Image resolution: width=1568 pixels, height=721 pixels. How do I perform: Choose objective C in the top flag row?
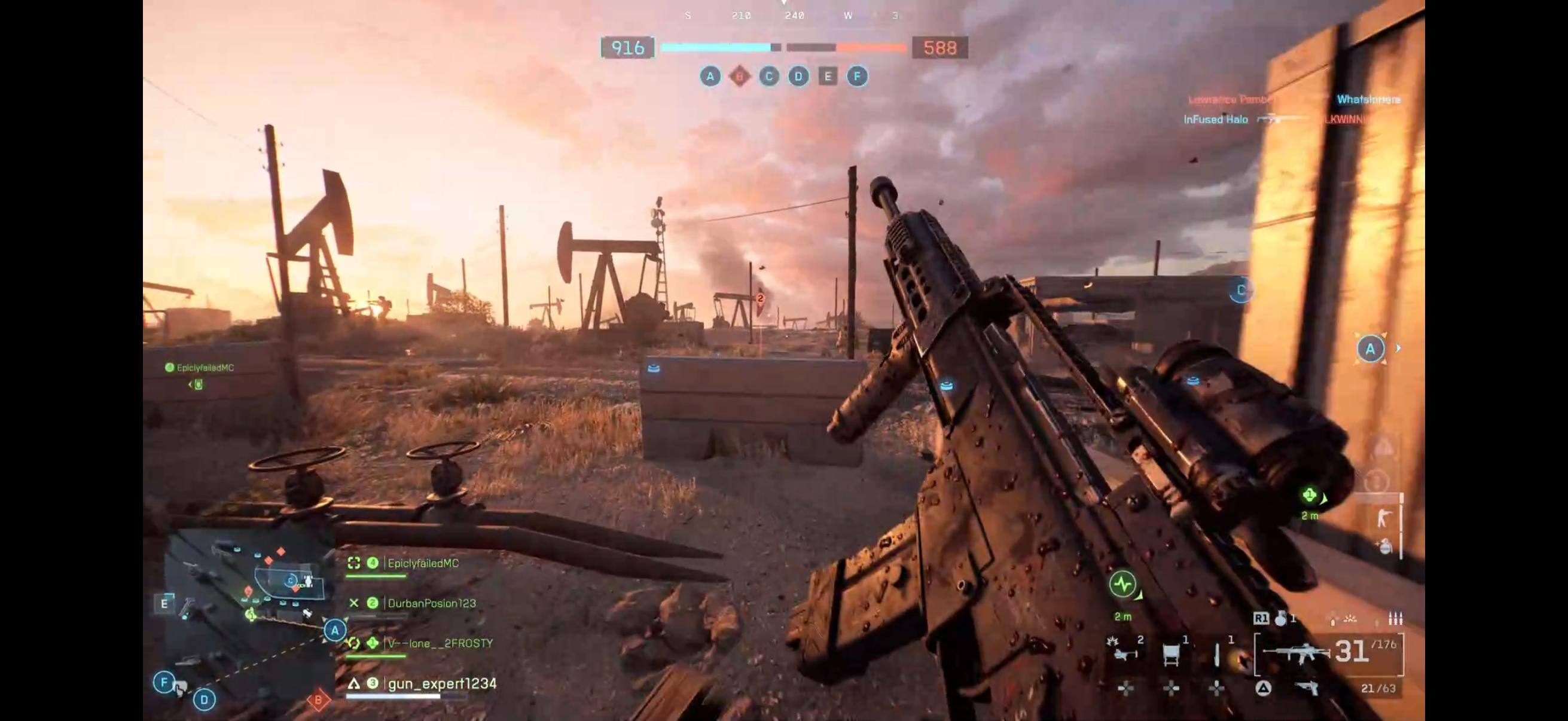tap(769, 77)
